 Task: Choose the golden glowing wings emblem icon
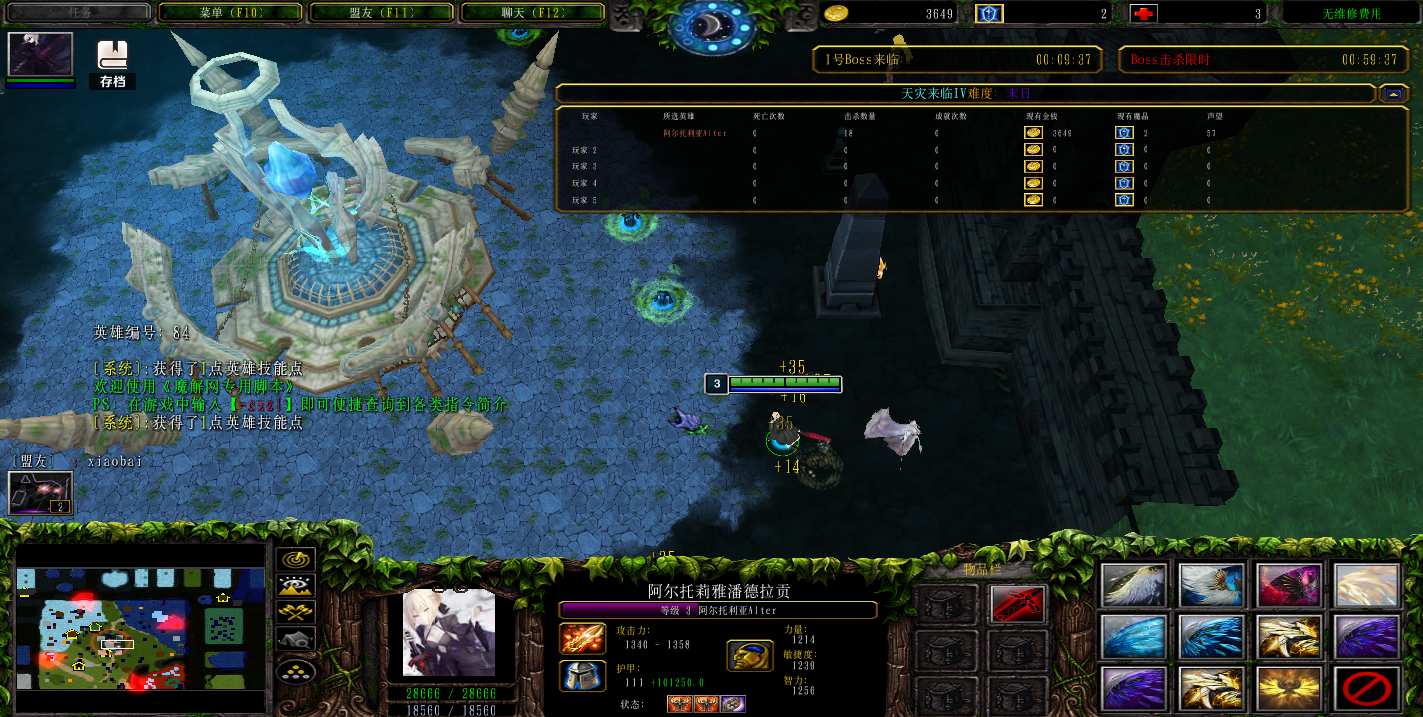pos(1289,688)
